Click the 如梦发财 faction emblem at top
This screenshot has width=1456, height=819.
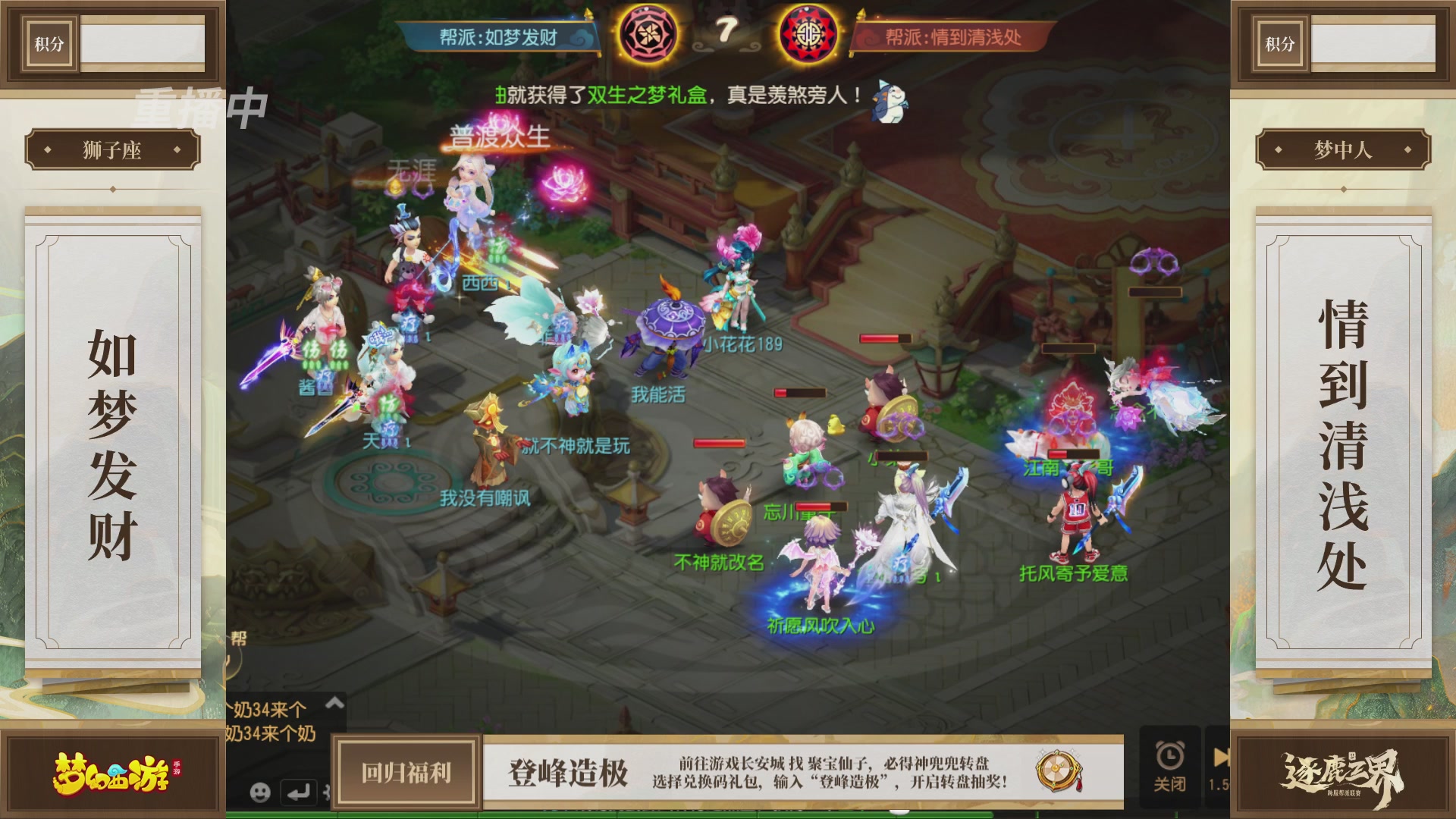[651, 32]
